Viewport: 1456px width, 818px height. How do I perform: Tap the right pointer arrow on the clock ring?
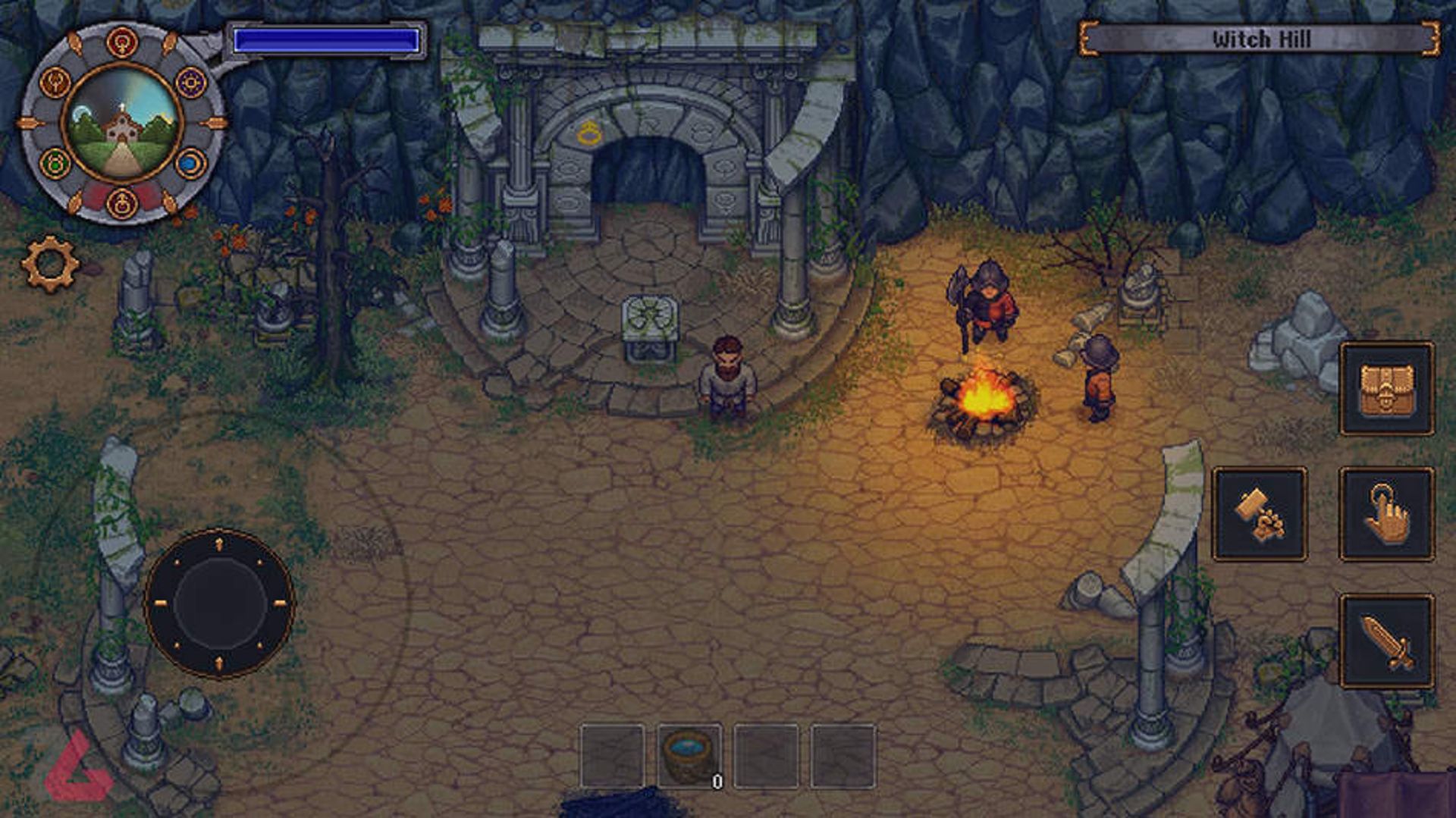click(x=212, y=123)
